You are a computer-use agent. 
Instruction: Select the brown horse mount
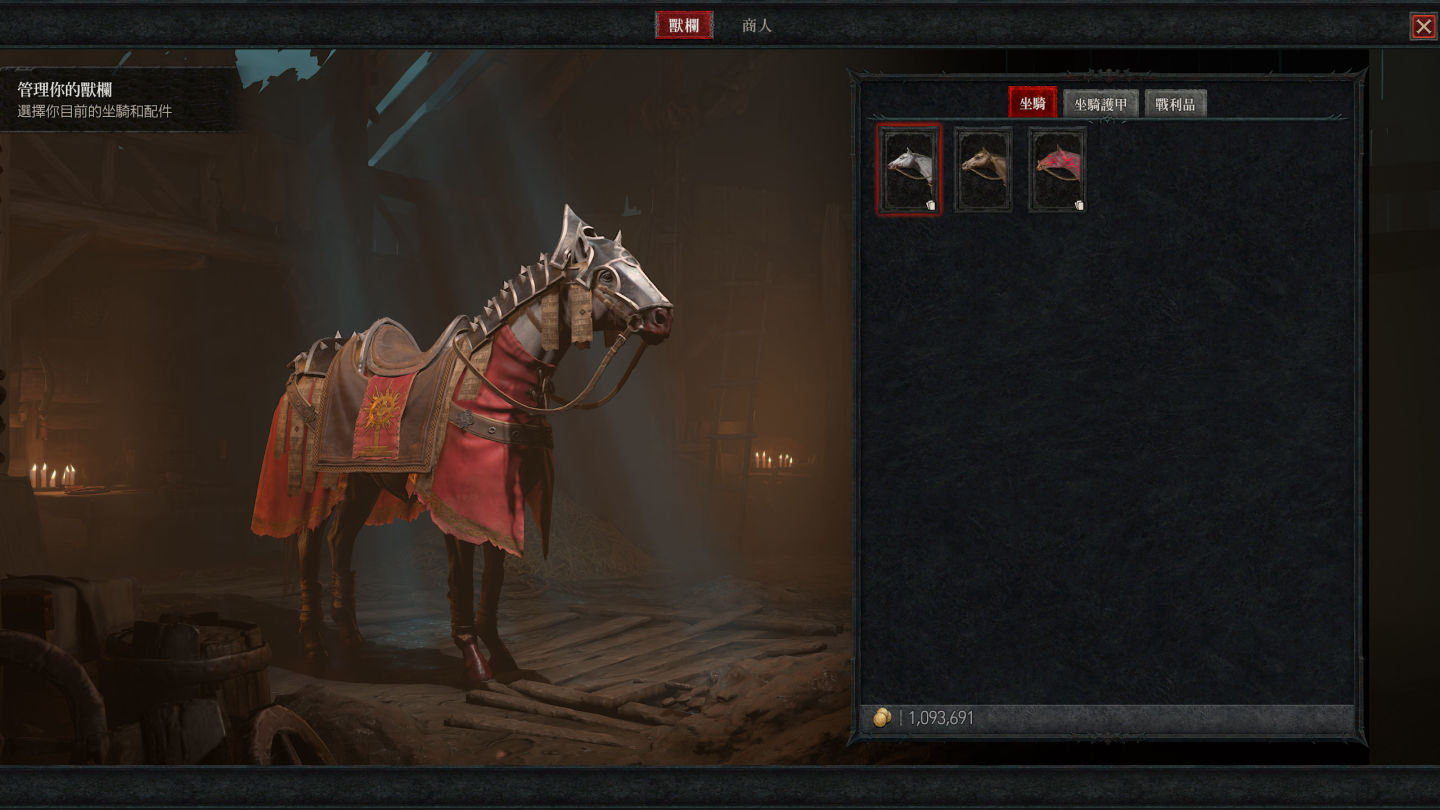983,169
